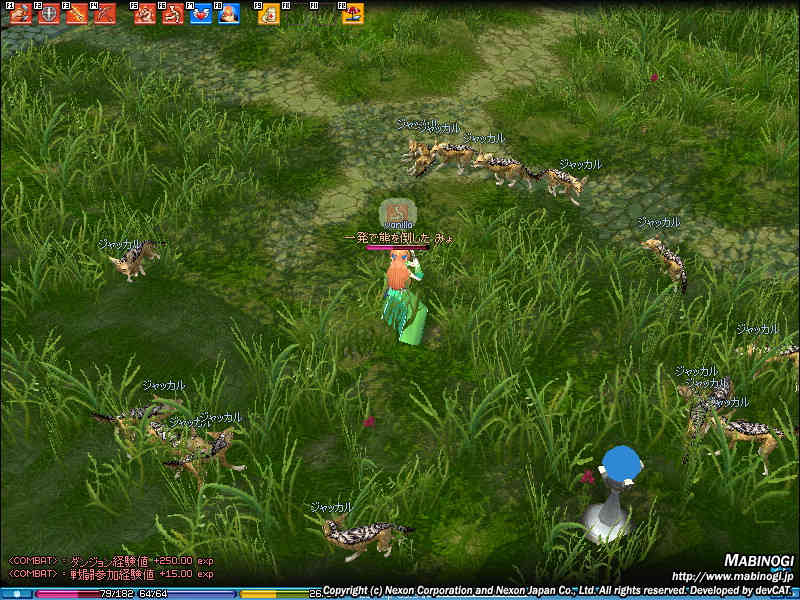Activate the red bow ranged attack skill
The width and height of the screenshot is (800, 600).
tap(105, 13)
